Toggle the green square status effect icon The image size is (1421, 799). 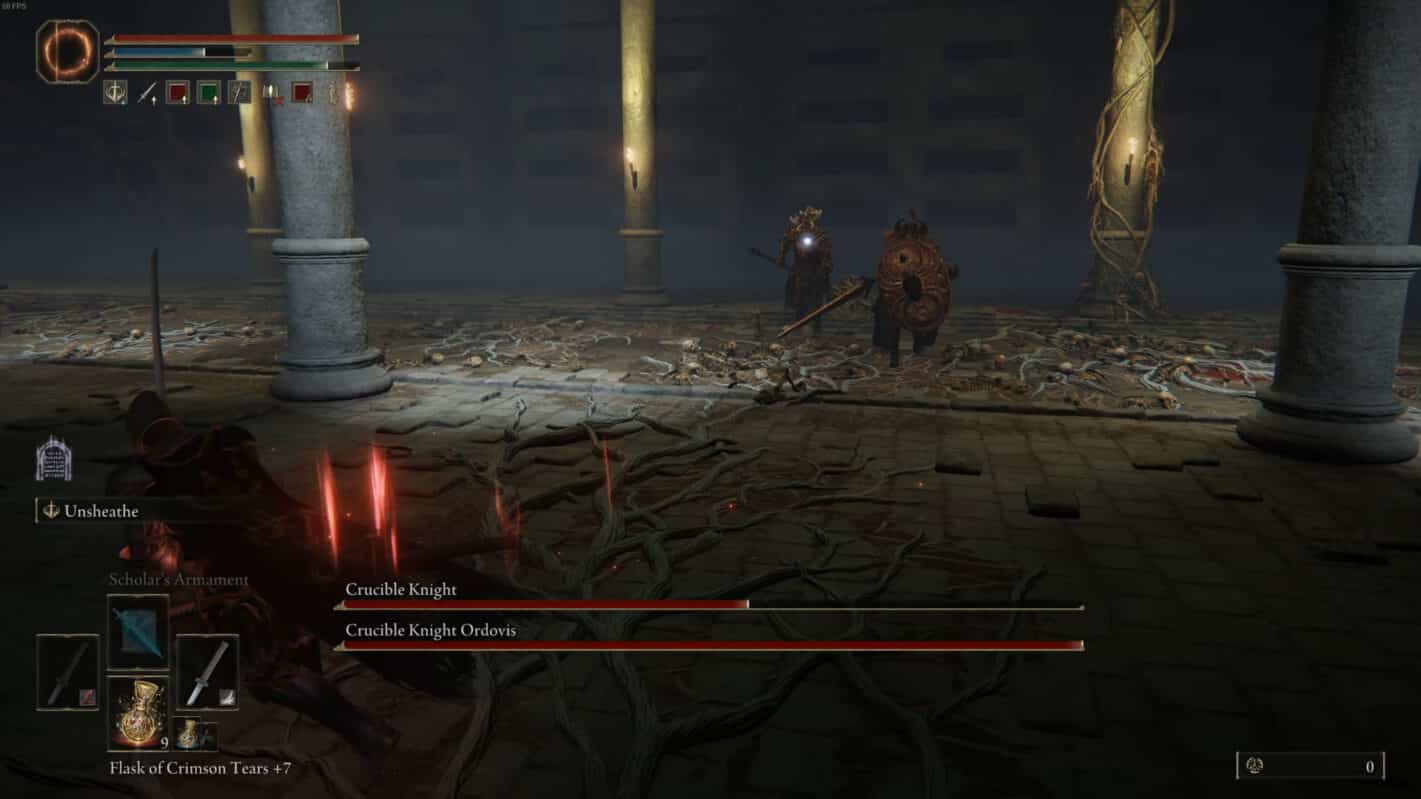pos(206,94)
